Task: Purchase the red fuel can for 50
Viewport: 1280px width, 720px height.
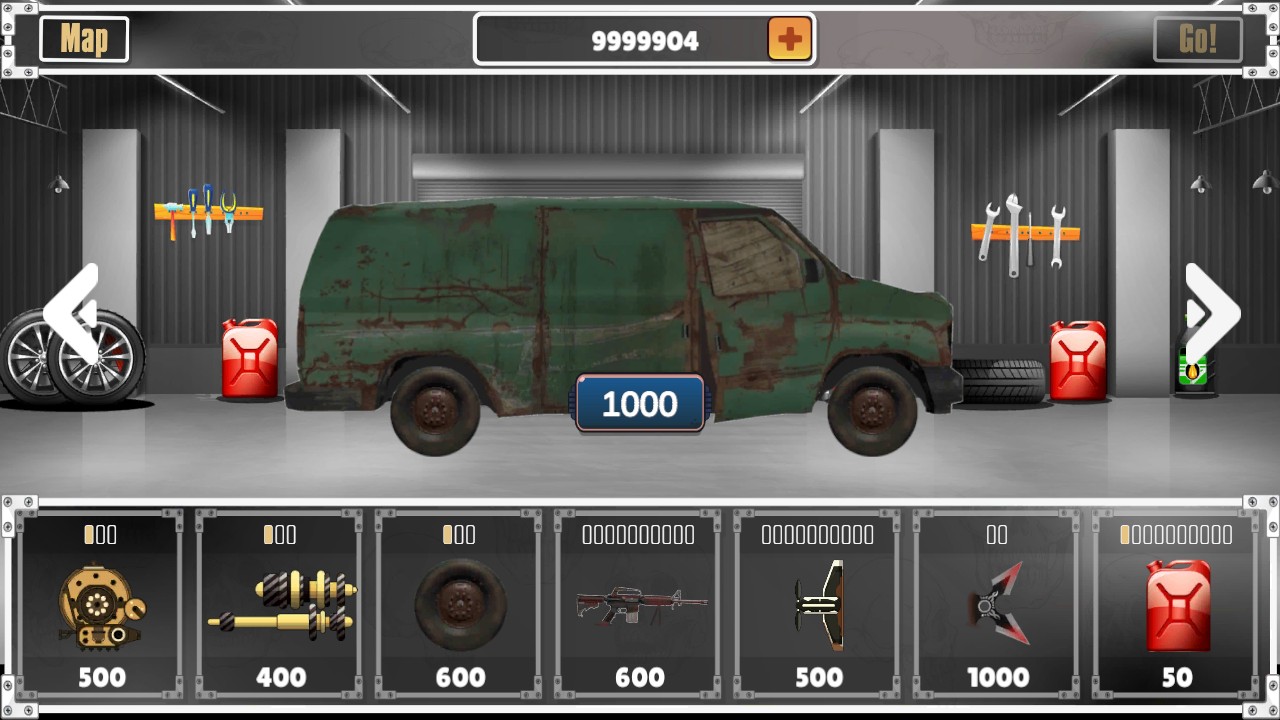Action: (1177, 605)
